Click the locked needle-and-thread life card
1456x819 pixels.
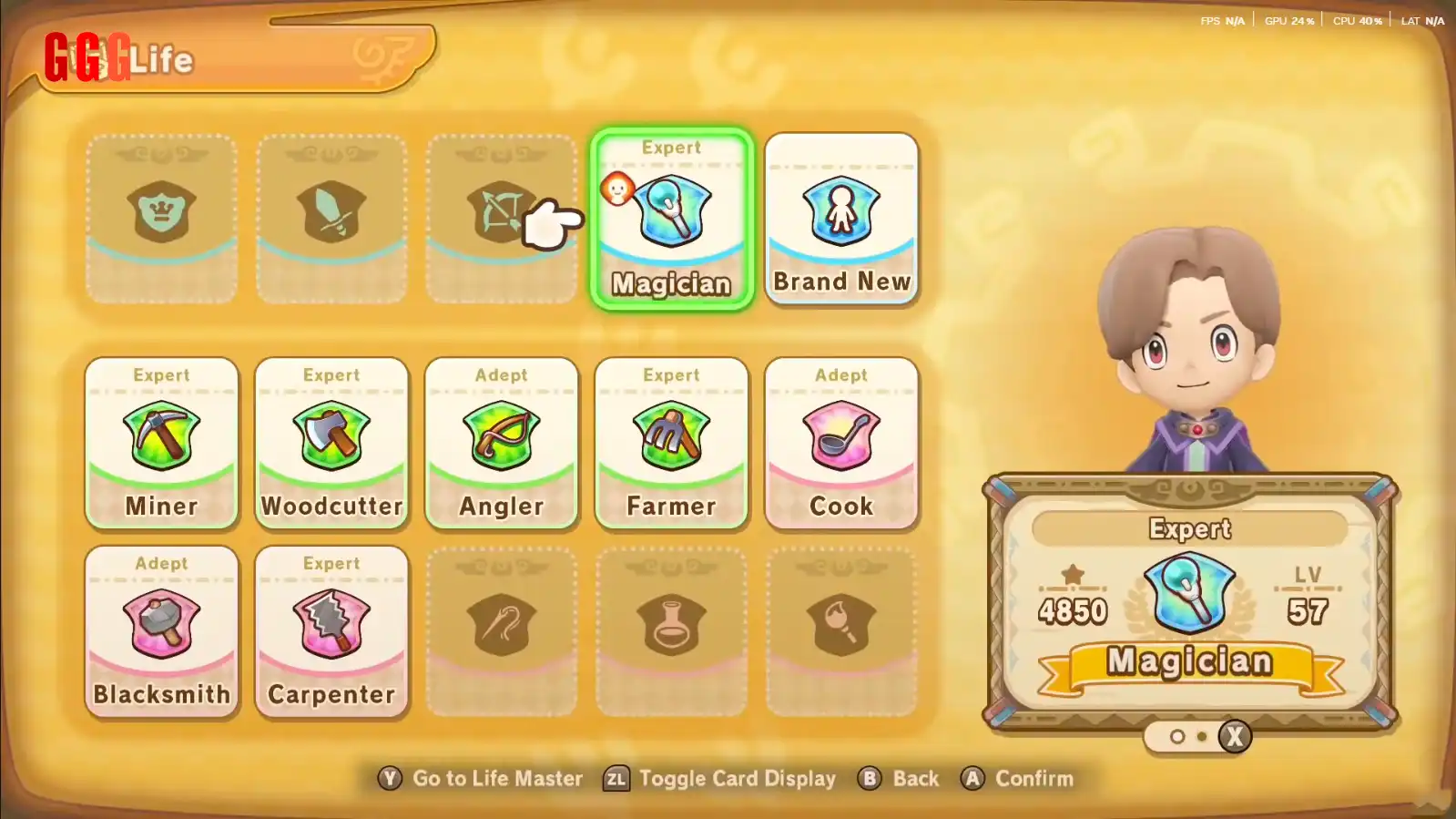click(502, 631)
